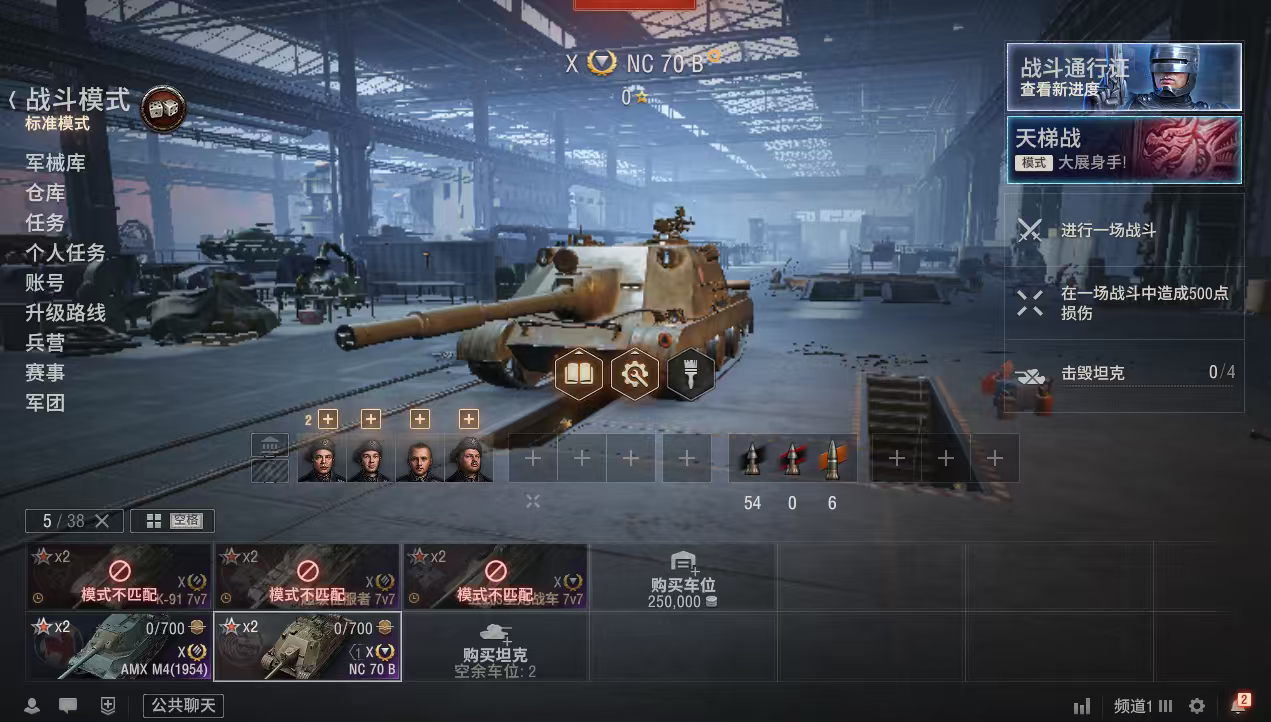Image resolution: width=1271 pixels, height=722 pixels.
Task: Show 个人任务 personal missions
Action: [66, 253]
